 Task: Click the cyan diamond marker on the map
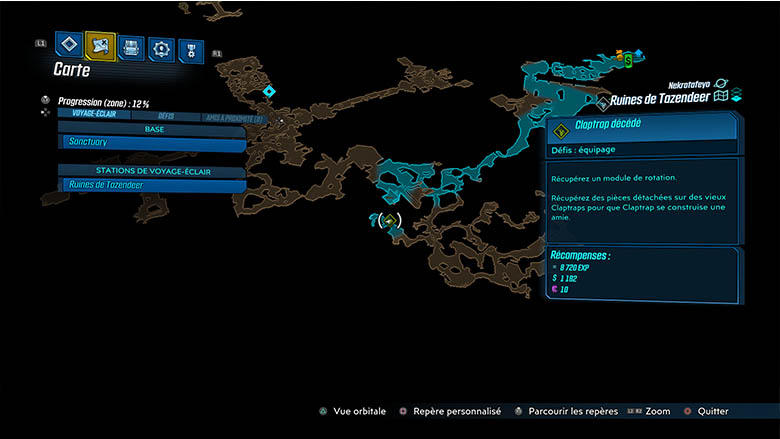pos(268,92)
